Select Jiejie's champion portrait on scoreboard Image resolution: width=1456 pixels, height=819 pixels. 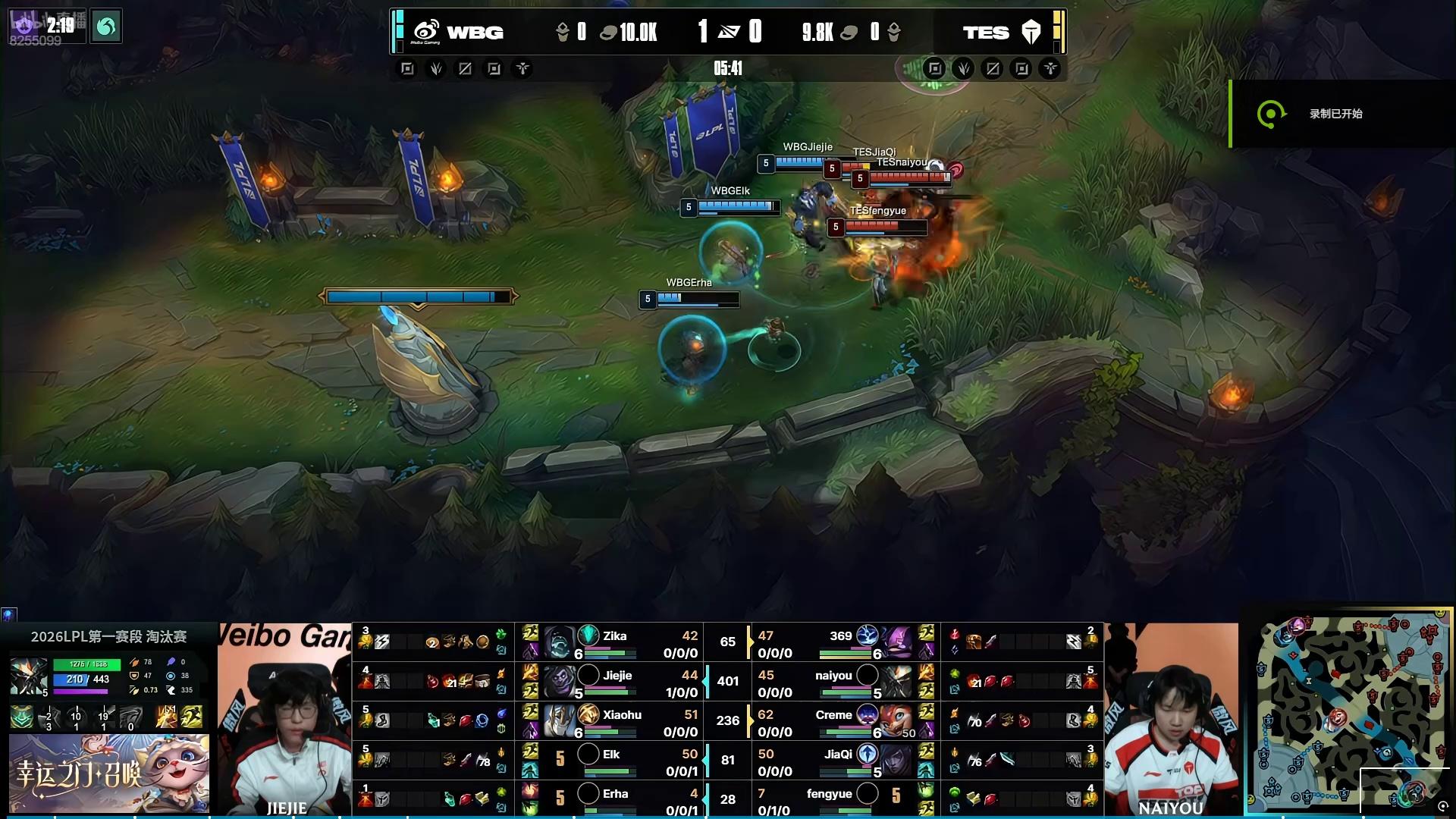coord(559,682)
